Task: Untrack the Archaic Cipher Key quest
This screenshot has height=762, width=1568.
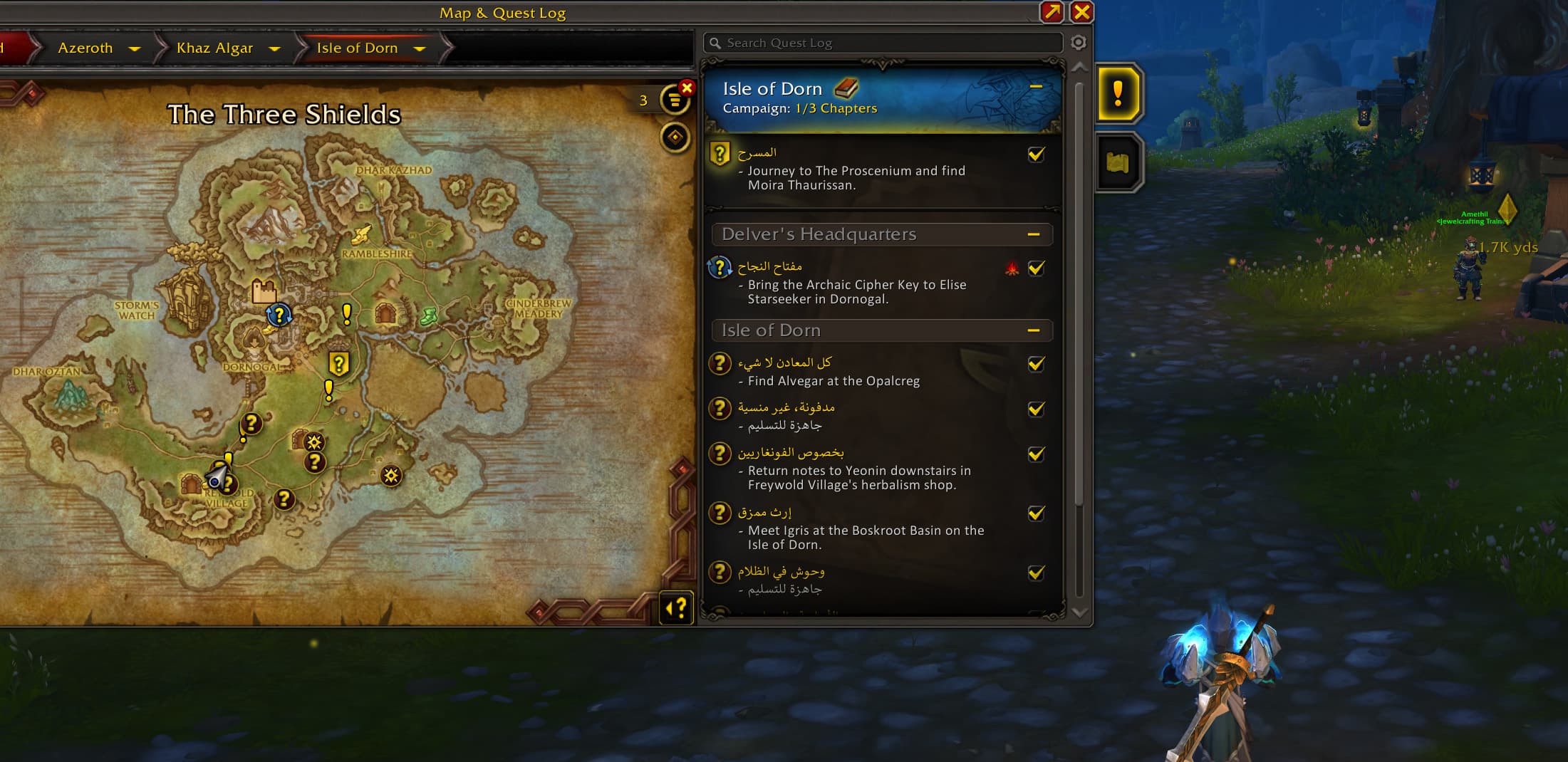Action: [1037, 268]
